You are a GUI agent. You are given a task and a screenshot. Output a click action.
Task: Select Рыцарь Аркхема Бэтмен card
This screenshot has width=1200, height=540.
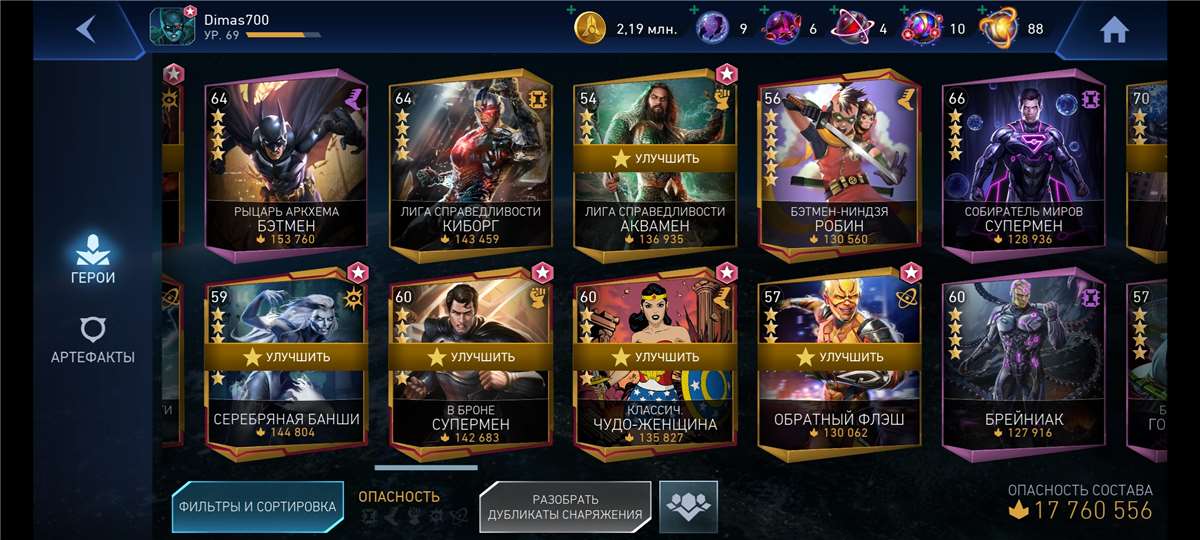pyautogui.click(x=285, y=165)
